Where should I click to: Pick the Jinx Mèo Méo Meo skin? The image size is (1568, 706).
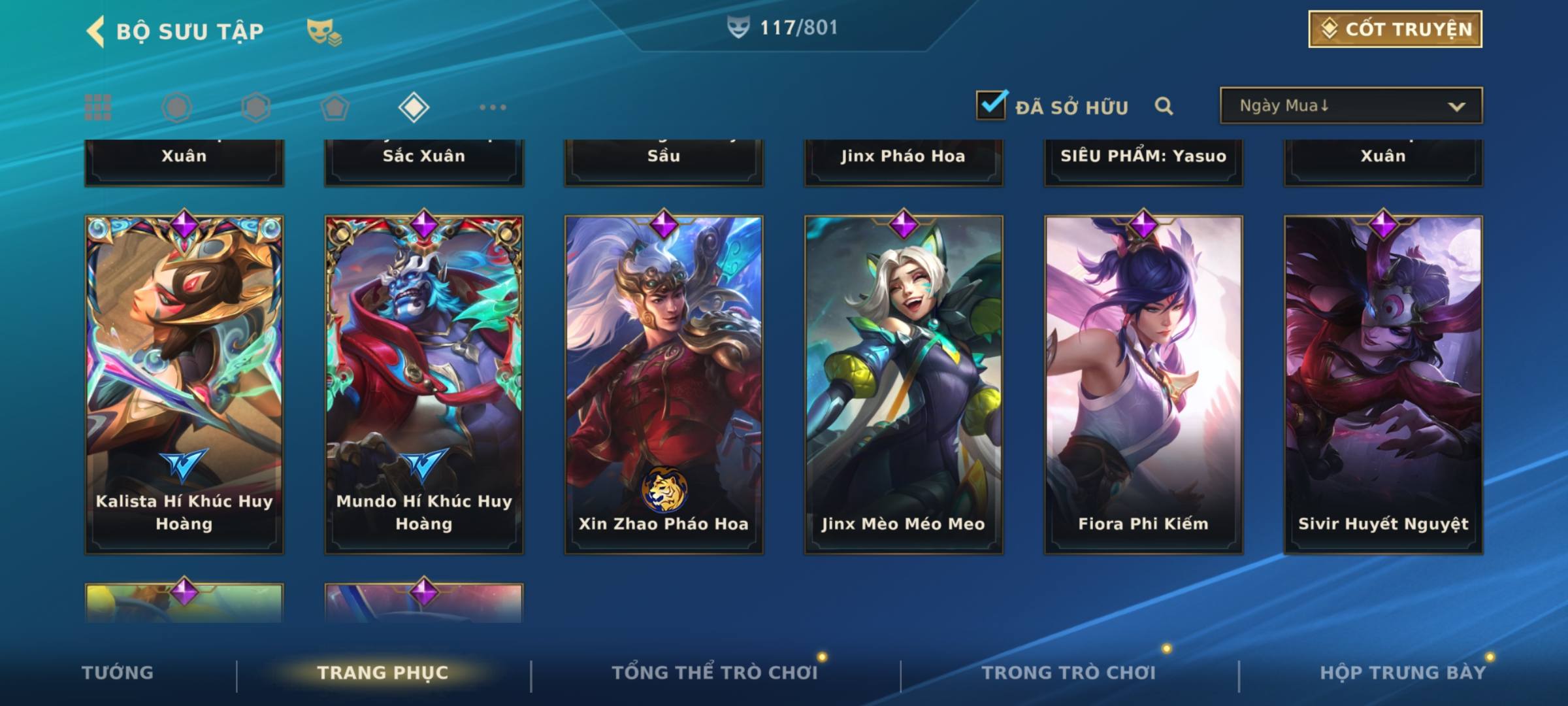point(904,384)
